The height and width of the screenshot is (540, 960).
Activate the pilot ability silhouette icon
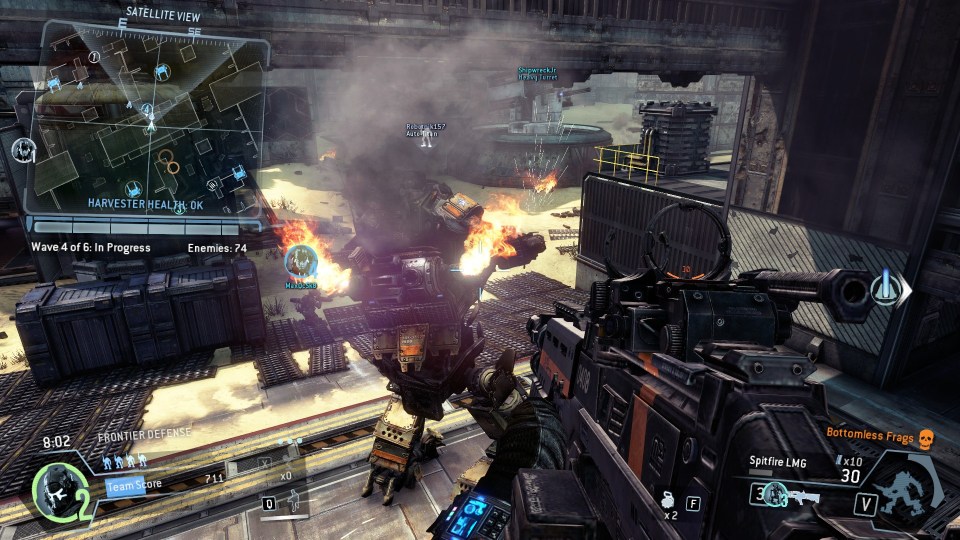pos(292,503)
